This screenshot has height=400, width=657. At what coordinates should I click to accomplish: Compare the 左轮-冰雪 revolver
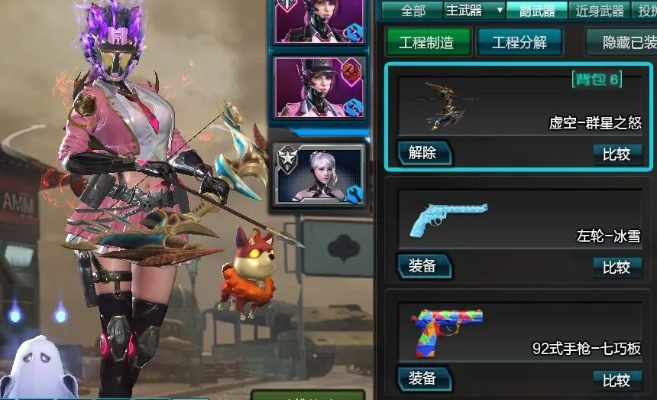pos(617,266)
